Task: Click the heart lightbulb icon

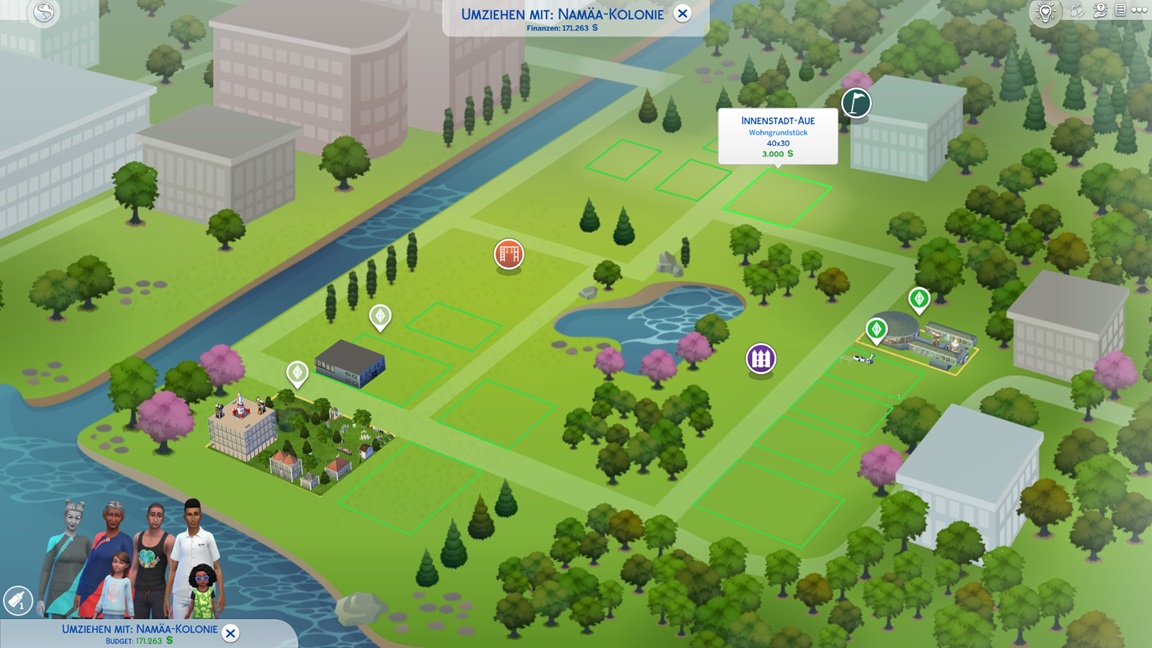Action: pyautogui.click(x=1045, y=12)
